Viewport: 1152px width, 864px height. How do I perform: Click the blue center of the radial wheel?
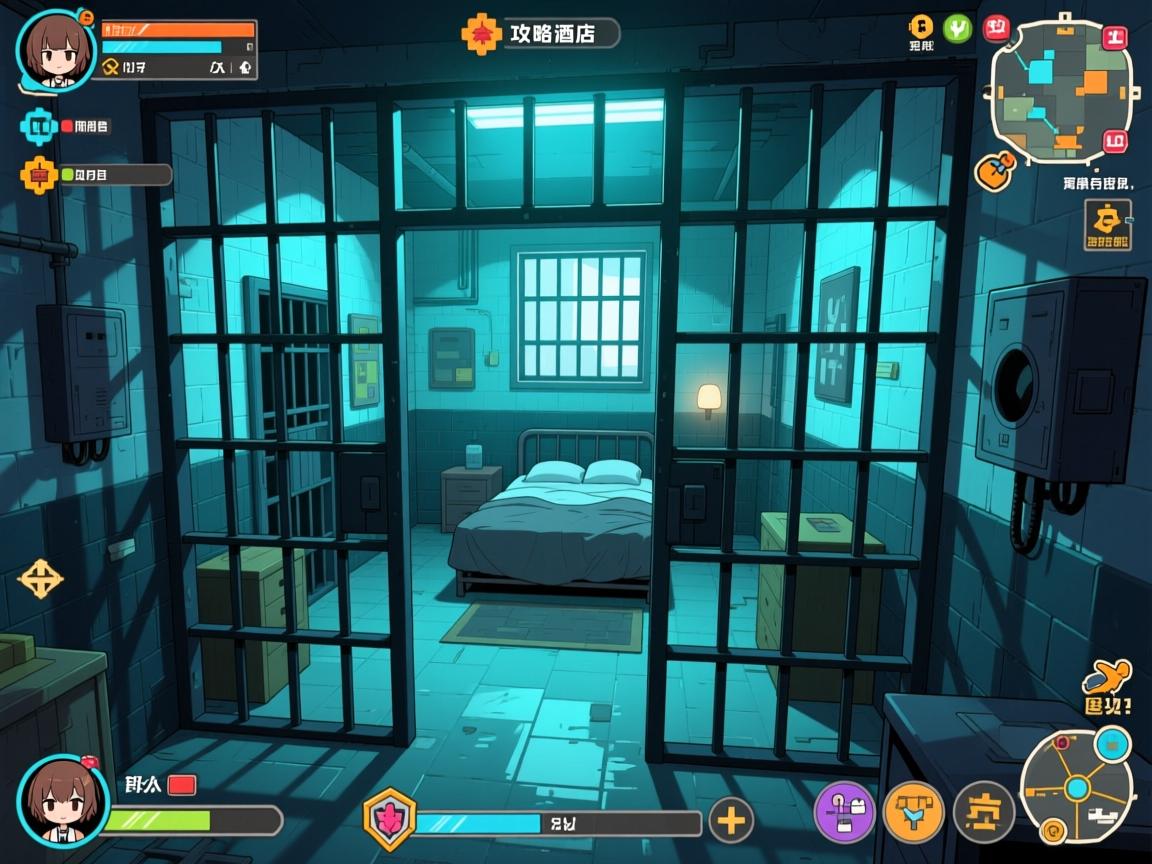[1076, 788]
